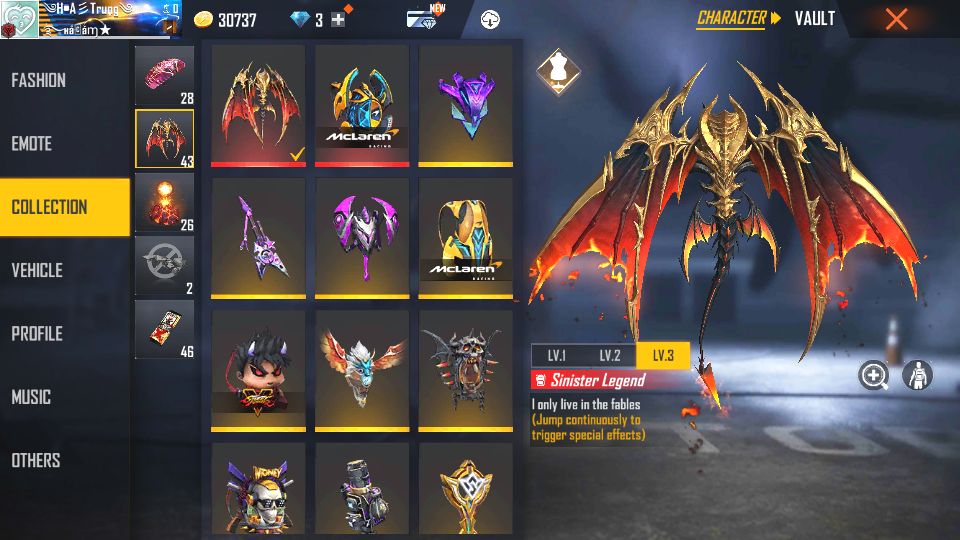Choose the LV.2 skin level tab
Viewport: 960px width, 540px height.
point(610,356)
